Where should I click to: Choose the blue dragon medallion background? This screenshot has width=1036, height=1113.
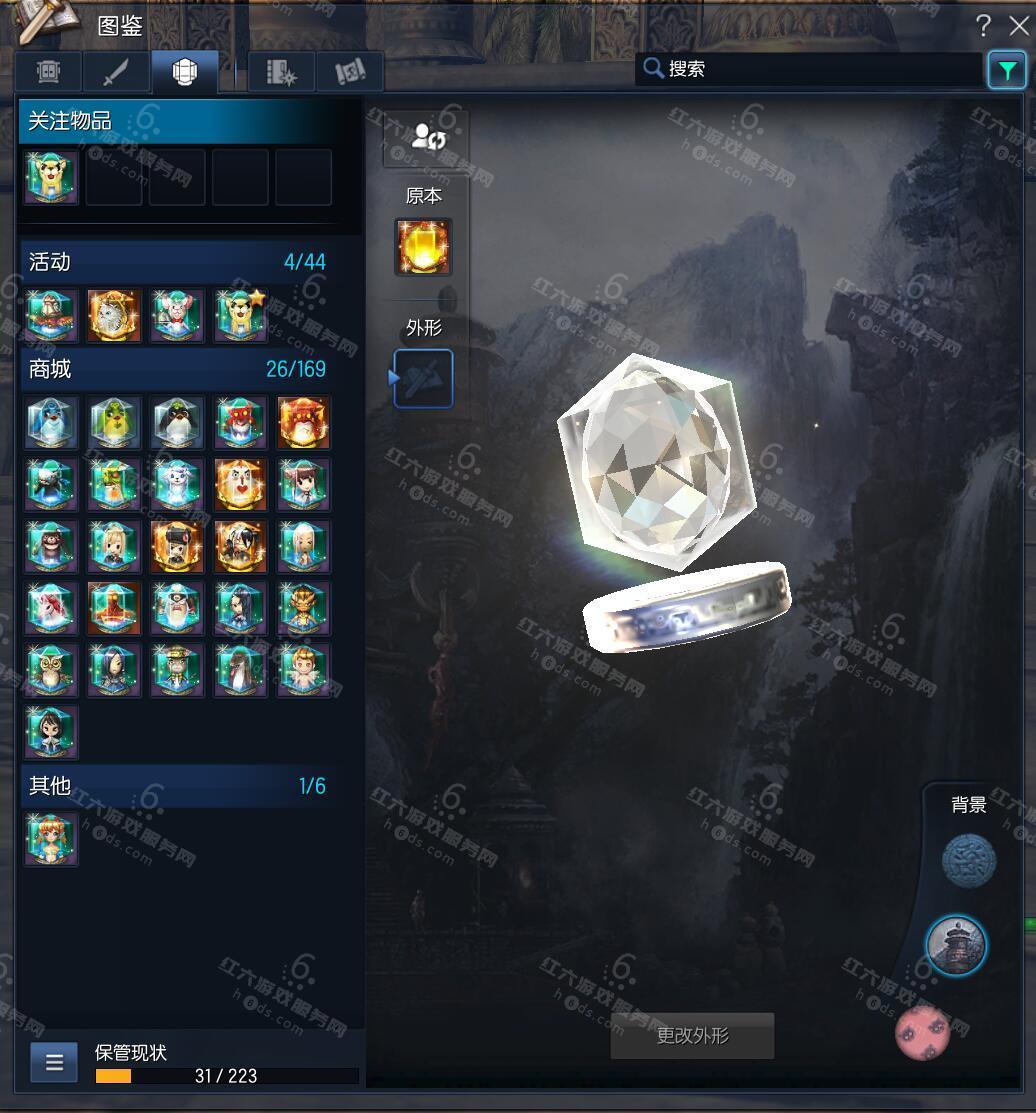click(x=969, y=861)
